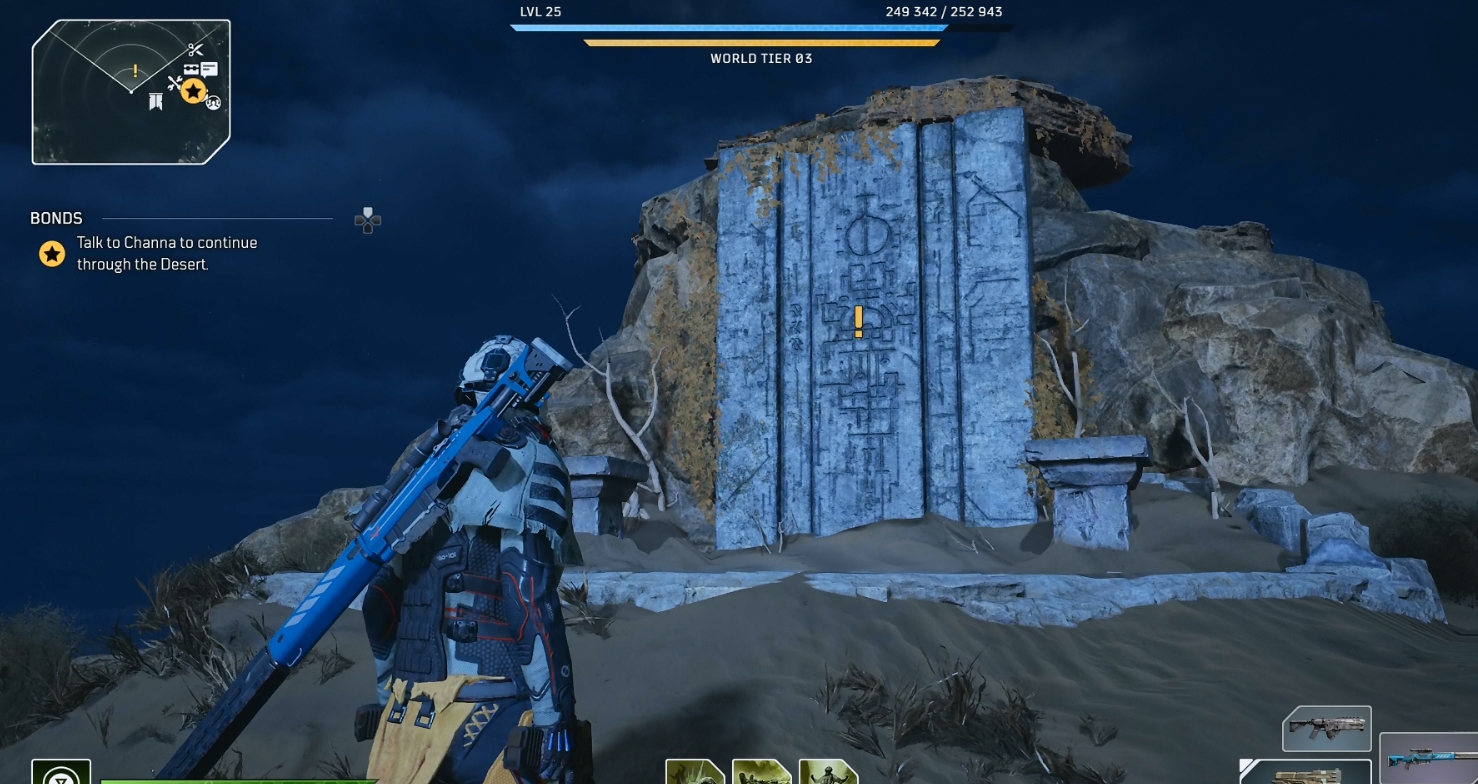The image size is (1478, 784).
Task: Select the scissors icon on the minimap
Action: point(196,50)
